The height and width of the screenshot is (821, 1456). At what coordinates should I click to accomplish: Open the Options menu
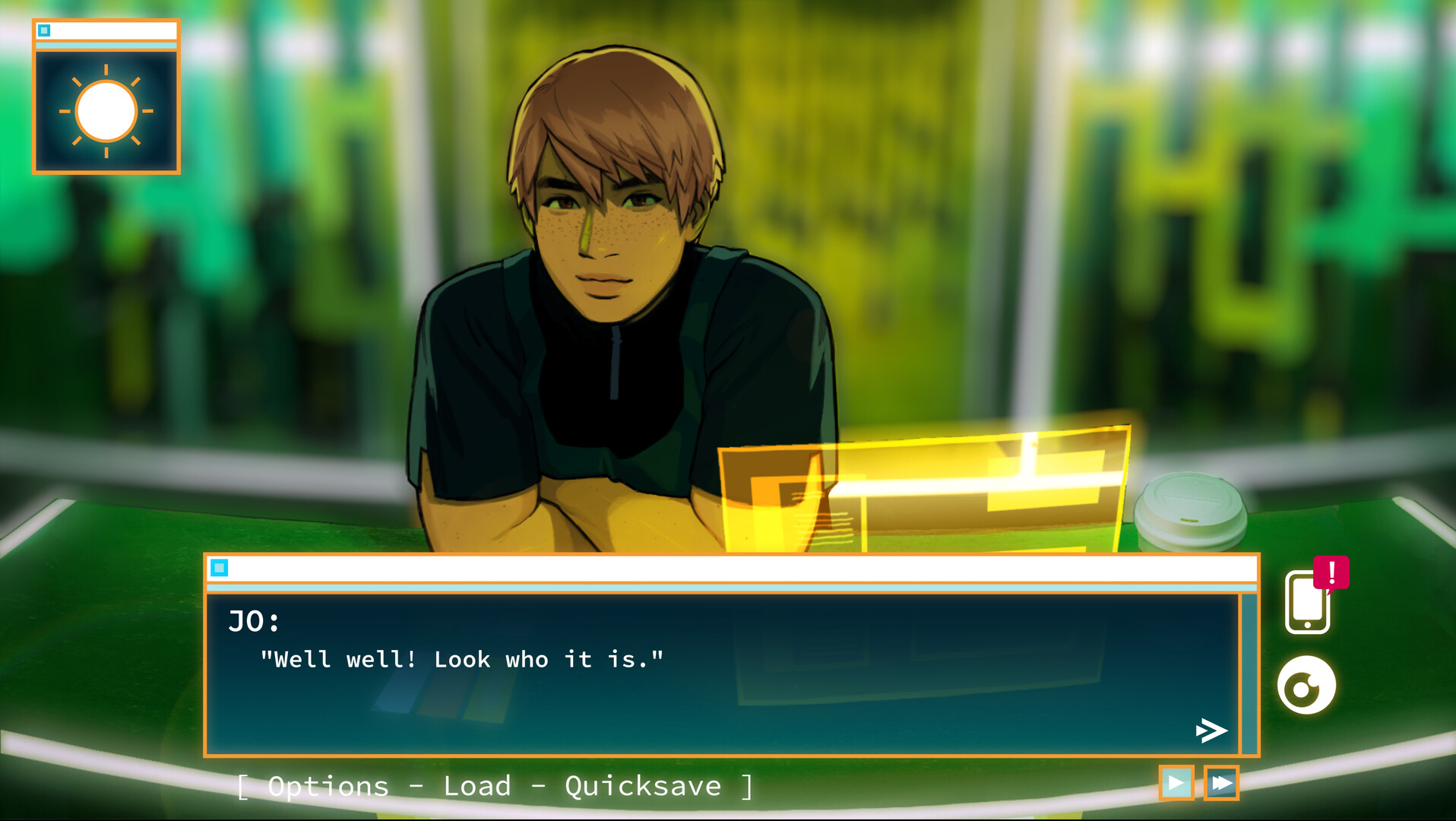[x=327, y=785]
